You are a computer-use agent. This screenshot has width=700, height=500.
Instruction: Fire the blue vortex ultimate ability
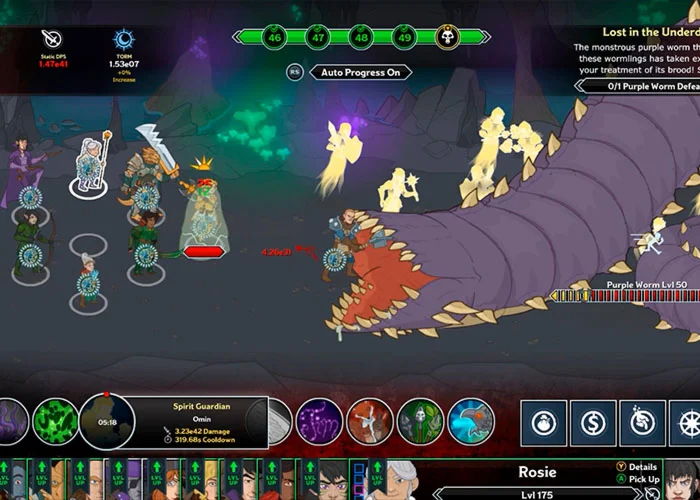(x=471, y=421)
